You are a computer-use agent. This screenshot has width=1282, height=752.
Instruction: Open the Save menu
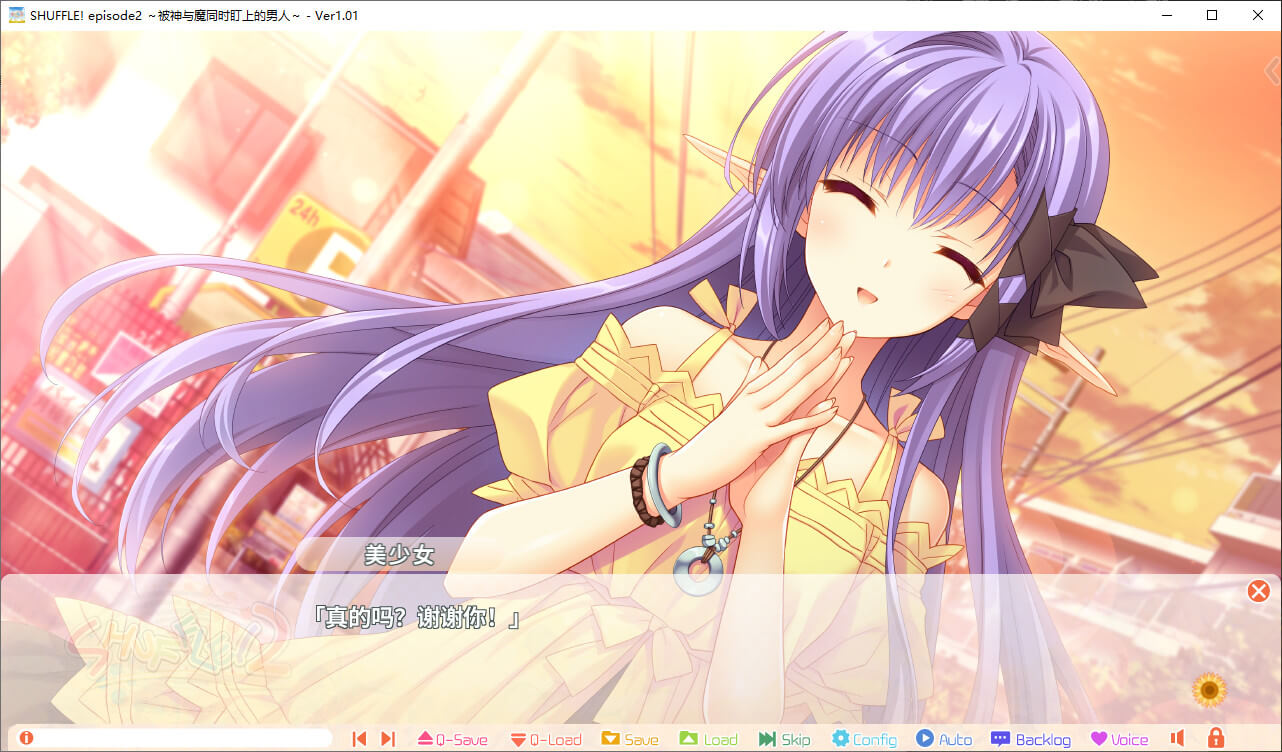click(629, 739)
